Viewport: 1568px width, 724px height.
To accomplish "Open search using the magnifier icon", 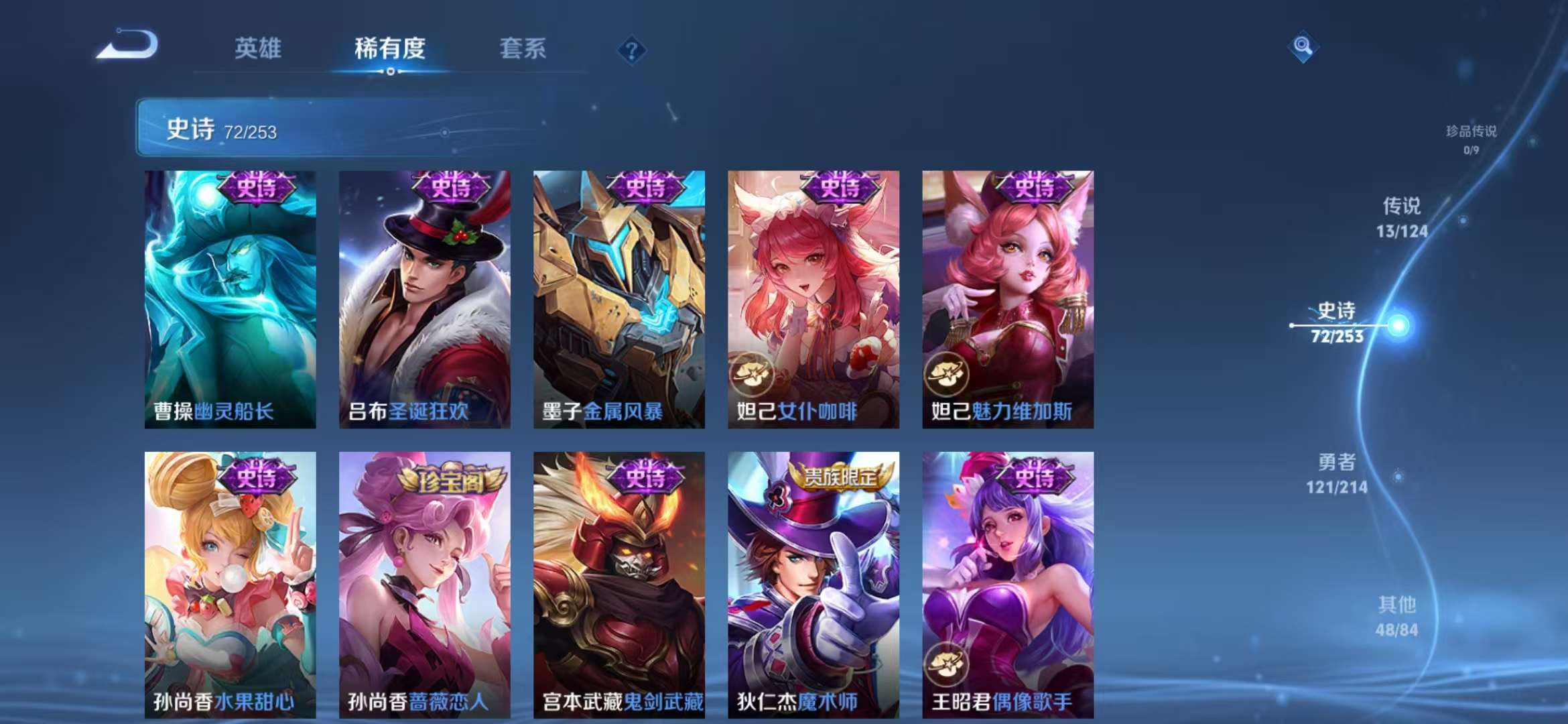I will (1304, 46).
